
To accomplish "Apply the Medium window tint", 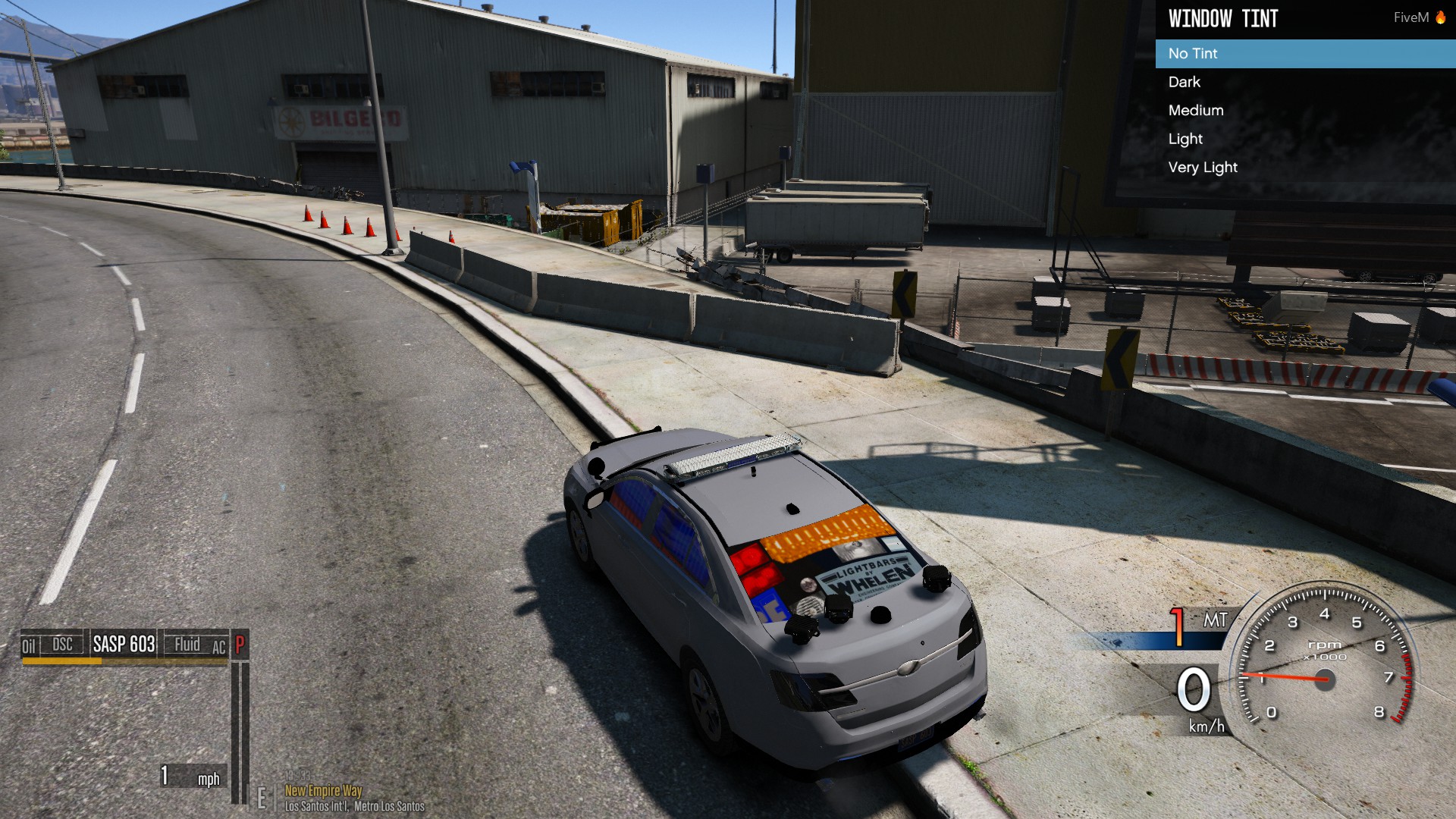I will (x=1196, y=111).
